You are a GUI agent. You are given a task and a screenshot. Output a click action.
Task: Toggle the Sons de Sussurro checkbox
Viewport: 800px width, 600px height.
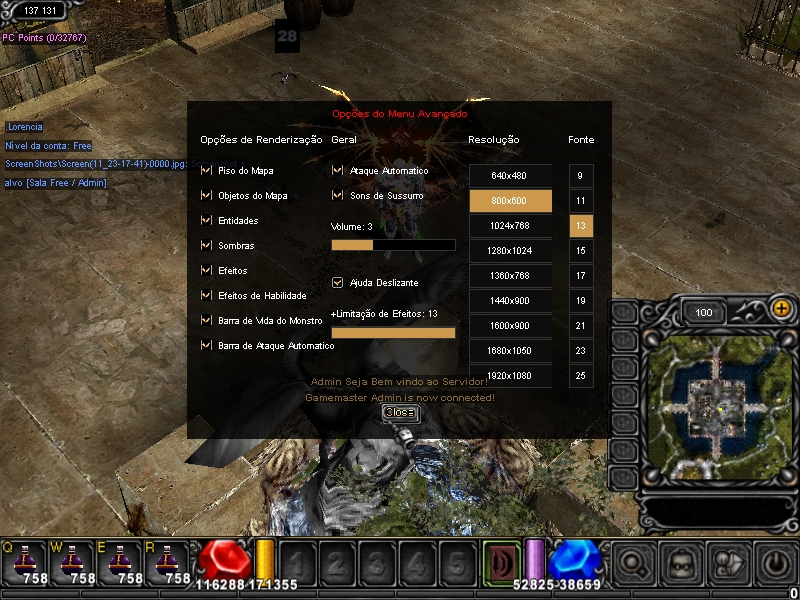[x=337, y=196]
